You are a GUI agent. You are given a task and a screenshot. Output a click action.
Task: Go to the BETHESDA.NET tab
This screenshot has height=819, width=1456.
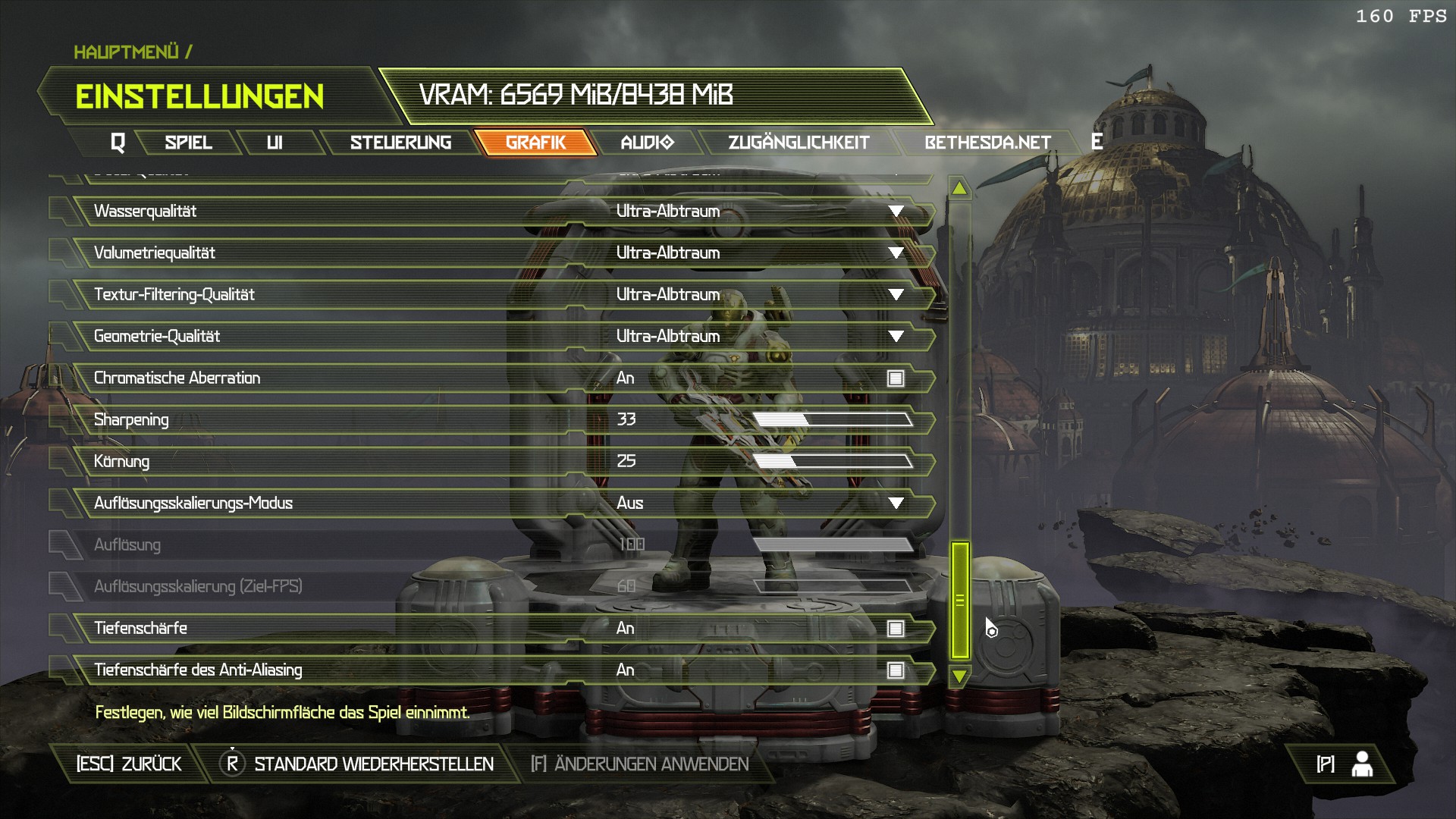coord(987,143)
